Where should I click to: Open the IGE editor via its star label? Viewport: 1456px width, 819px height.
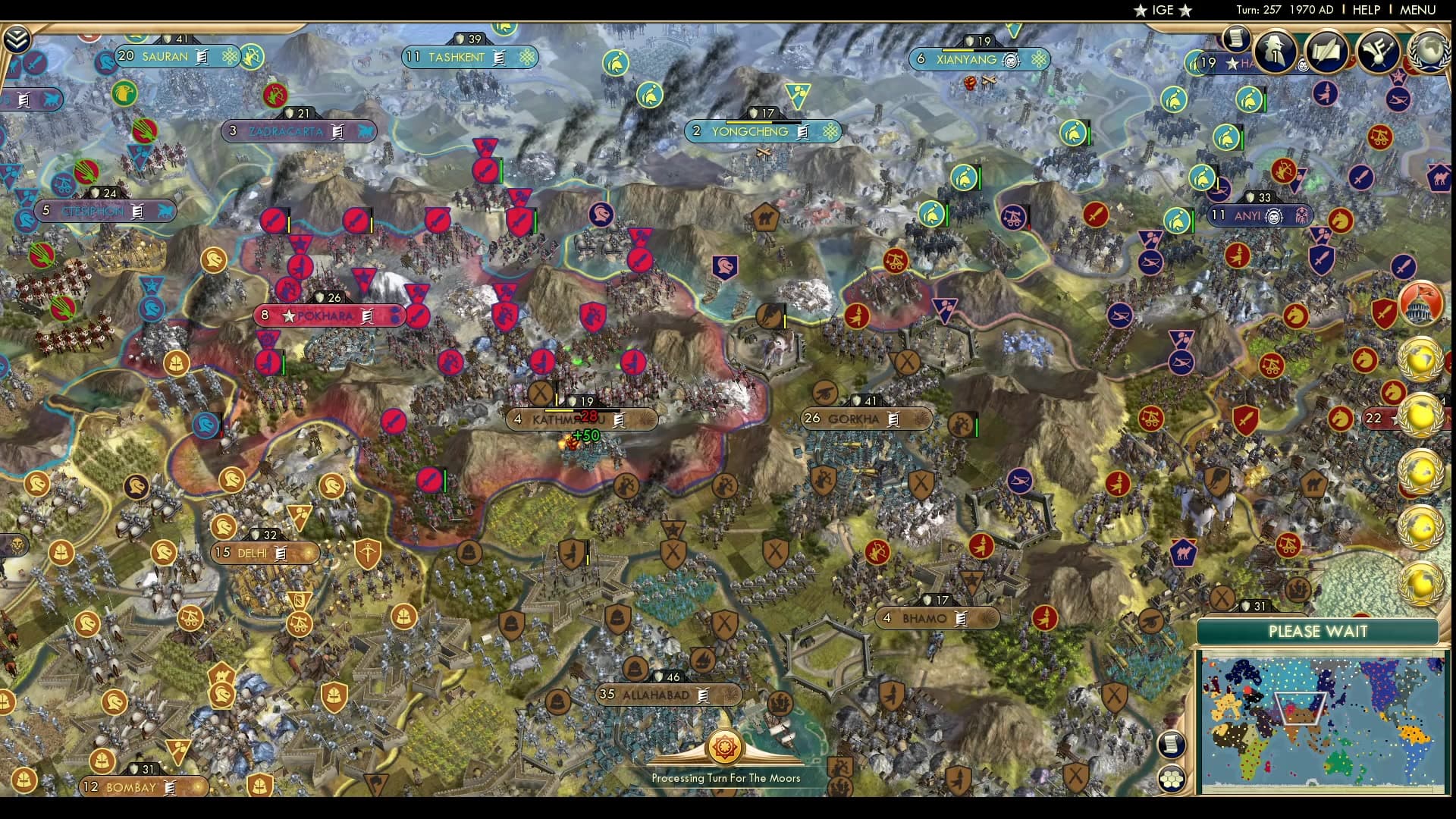click(1163, 10)
